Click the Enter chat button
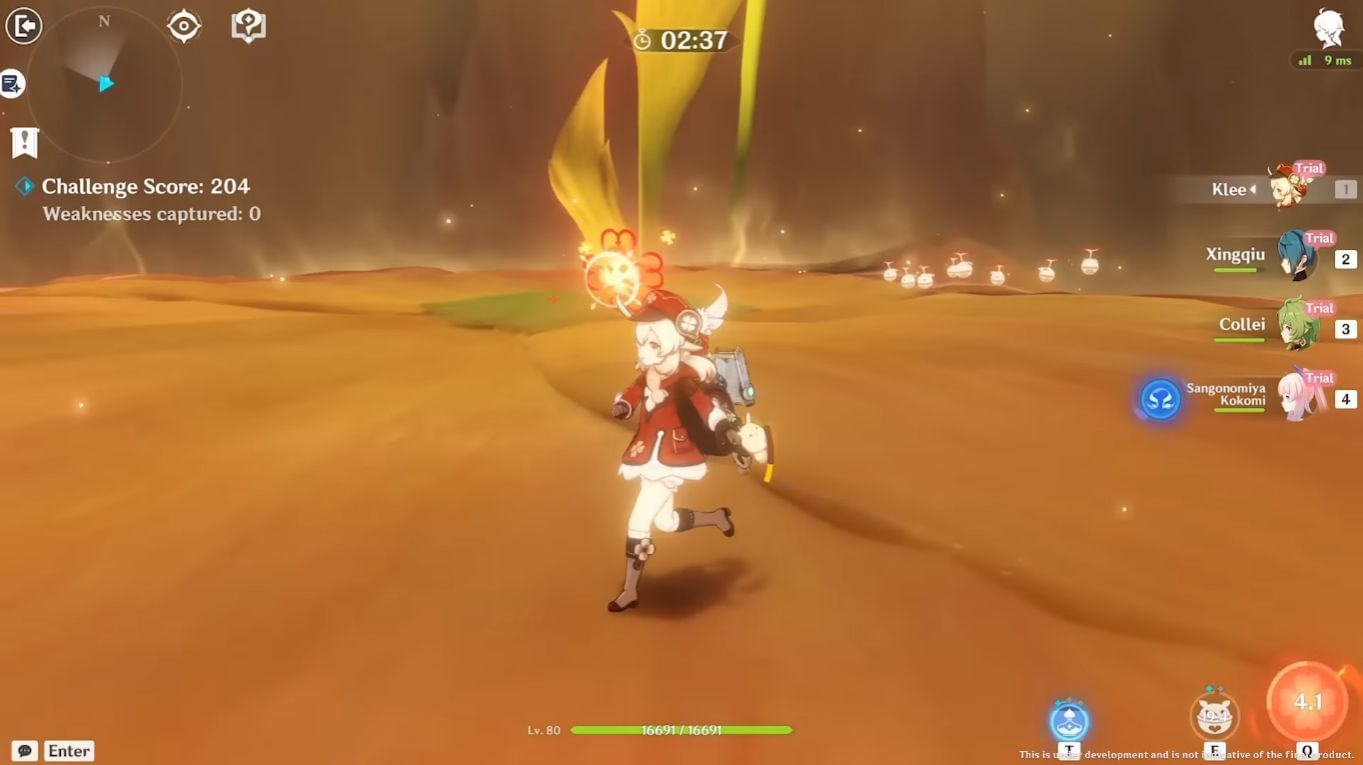Screen dimensions: 1363x765 point(67,750)
